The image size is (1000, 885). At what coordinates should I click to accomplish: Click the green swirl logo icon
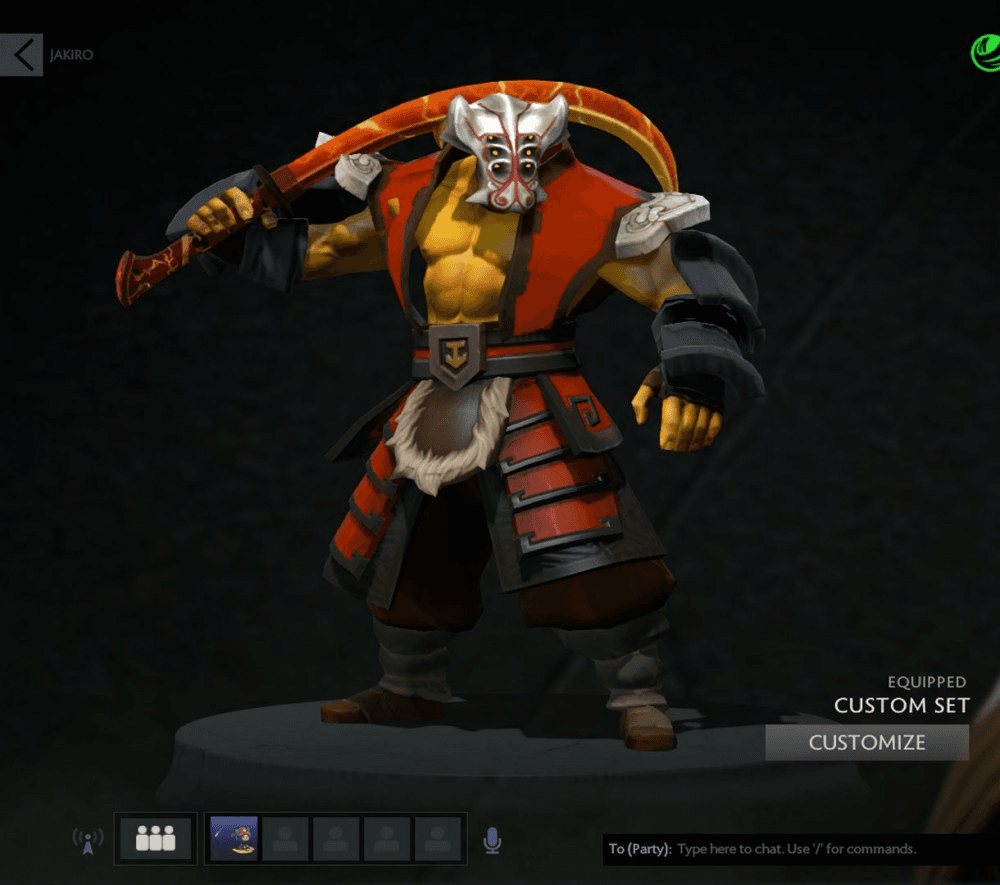984,53
